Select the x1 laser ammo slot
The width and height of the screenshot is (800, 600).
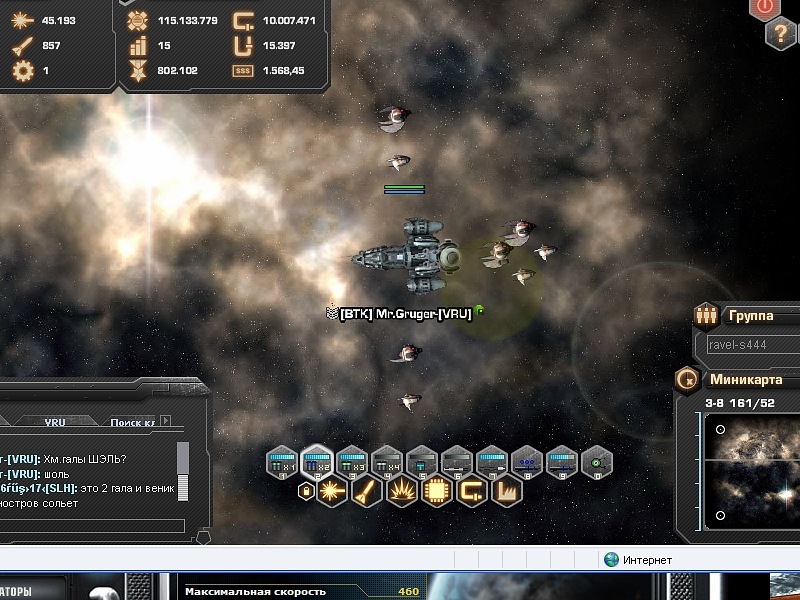pyautogui.click(x=282, y=463)
